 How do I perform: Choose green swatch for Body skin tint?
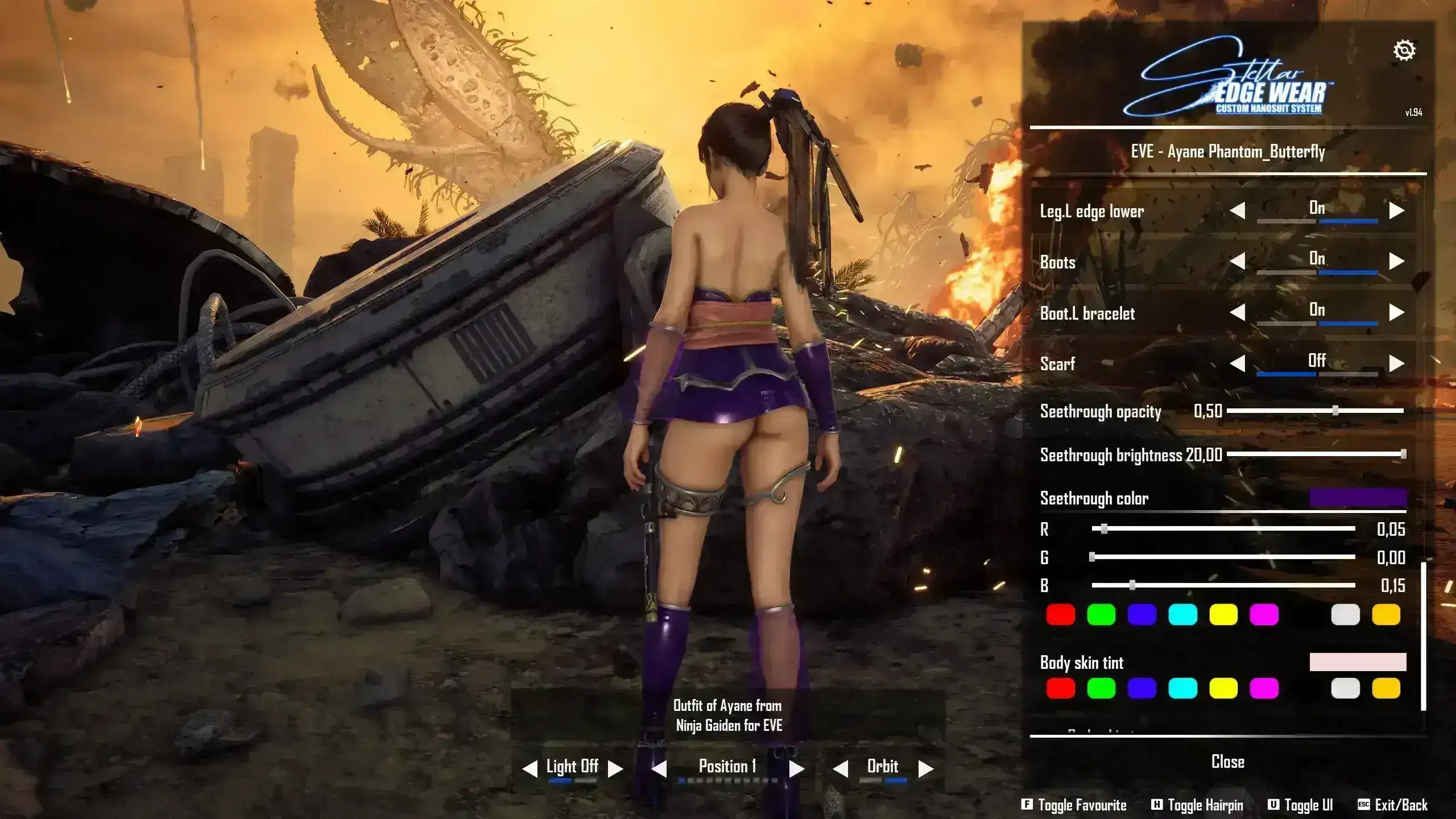tap(1101, 689)
